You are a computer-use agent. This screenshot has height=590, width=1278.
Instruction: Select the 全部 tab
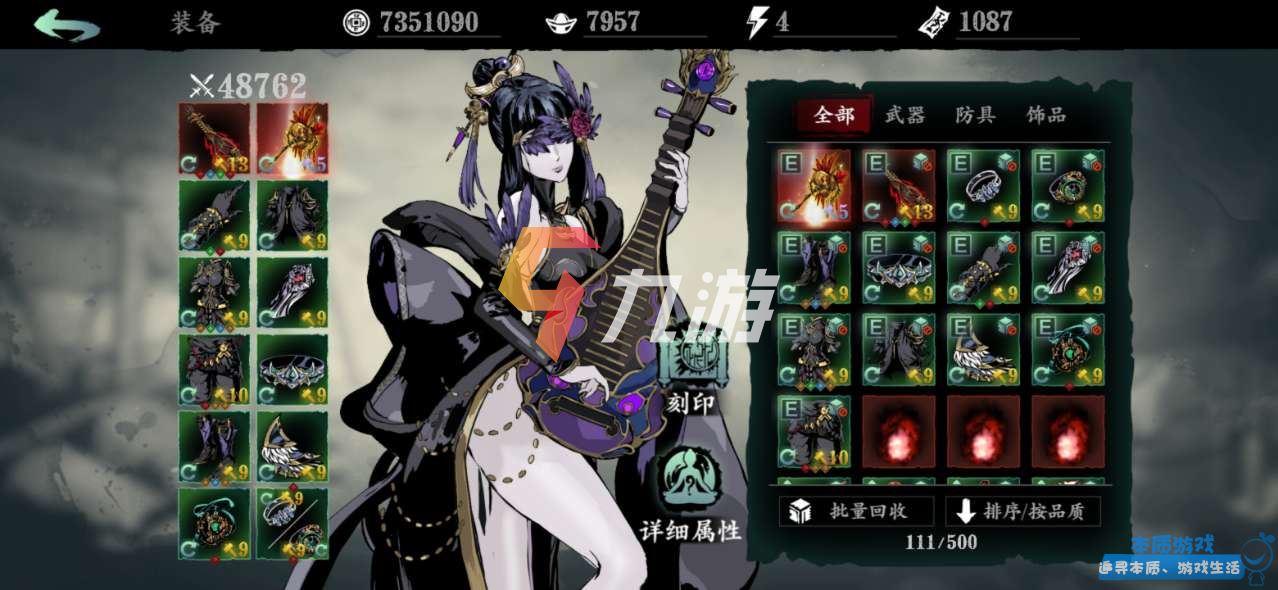click(x=835, y=115)
